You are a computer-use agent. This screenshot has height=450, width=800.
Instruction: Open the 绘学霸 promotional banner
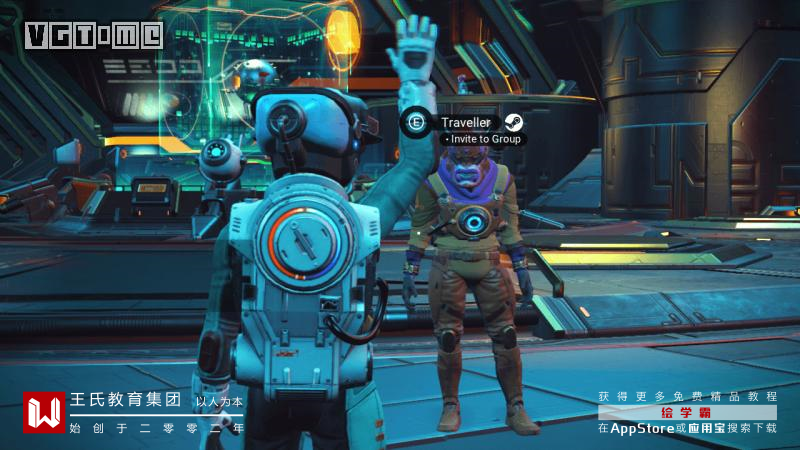(687, 412)
